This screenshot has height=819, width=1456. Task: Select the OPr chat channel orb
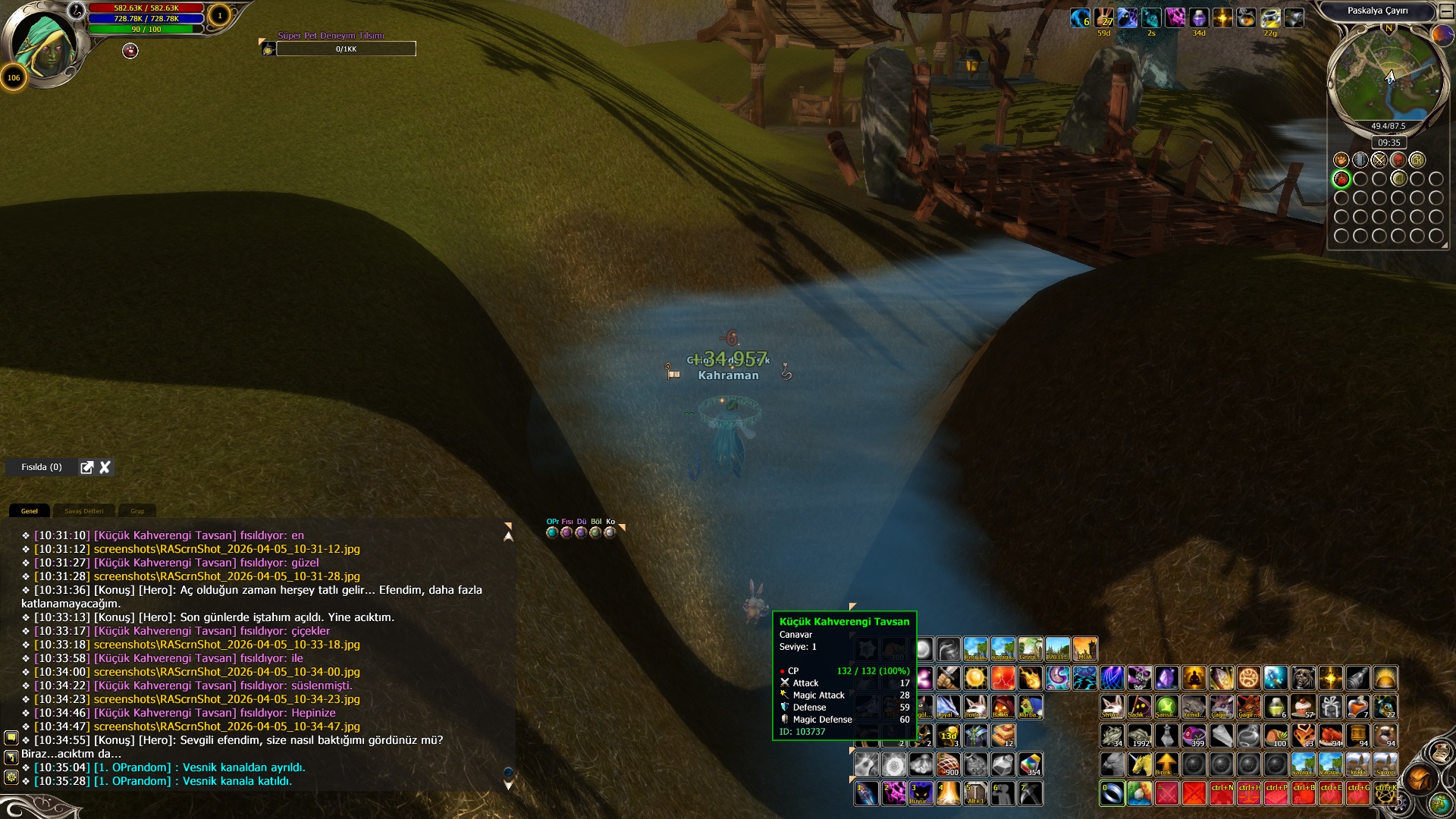pos(552,532)
